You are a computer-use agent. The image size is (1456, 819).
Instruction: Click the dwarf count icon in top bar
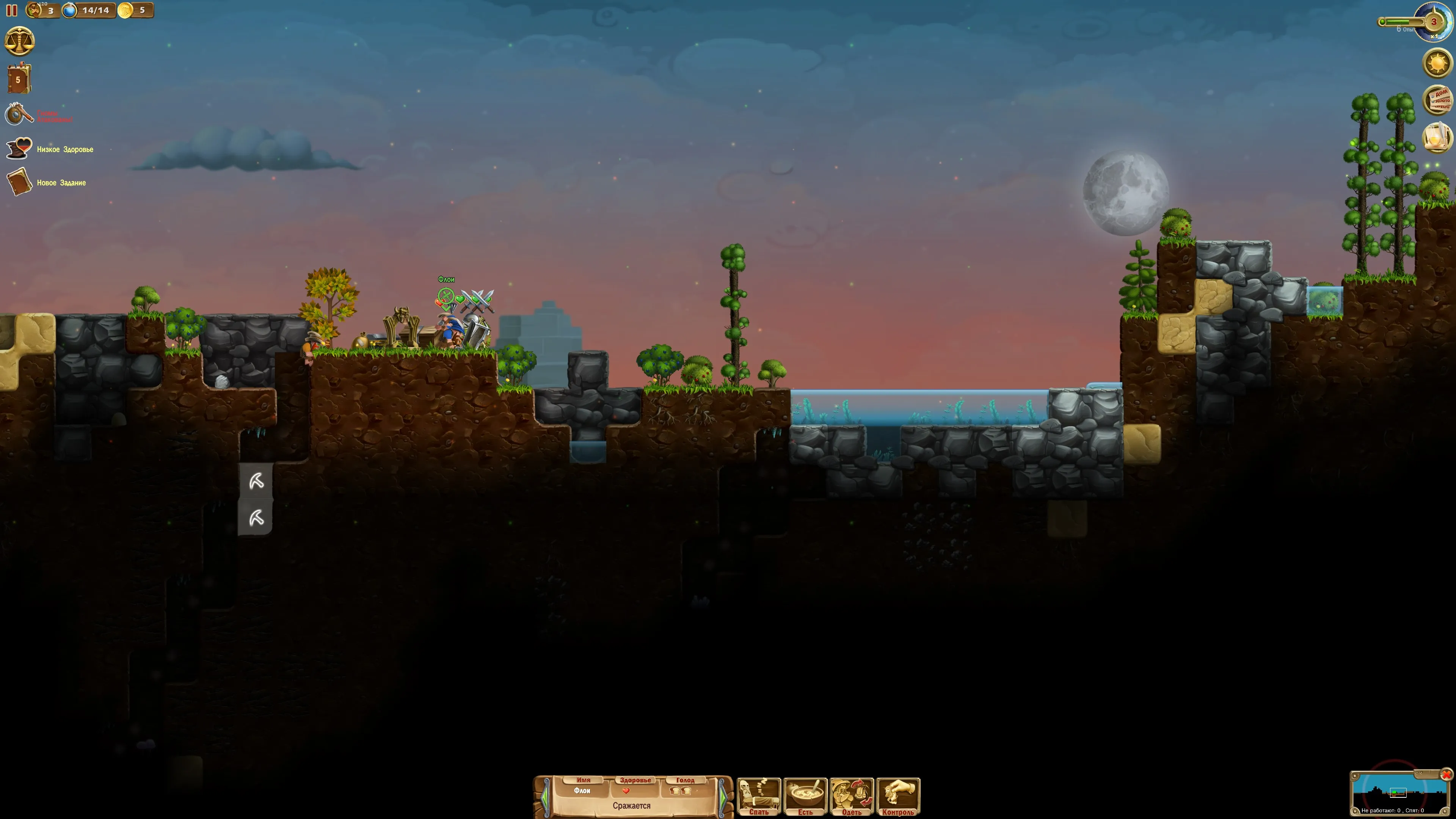[x=35, y=9]
